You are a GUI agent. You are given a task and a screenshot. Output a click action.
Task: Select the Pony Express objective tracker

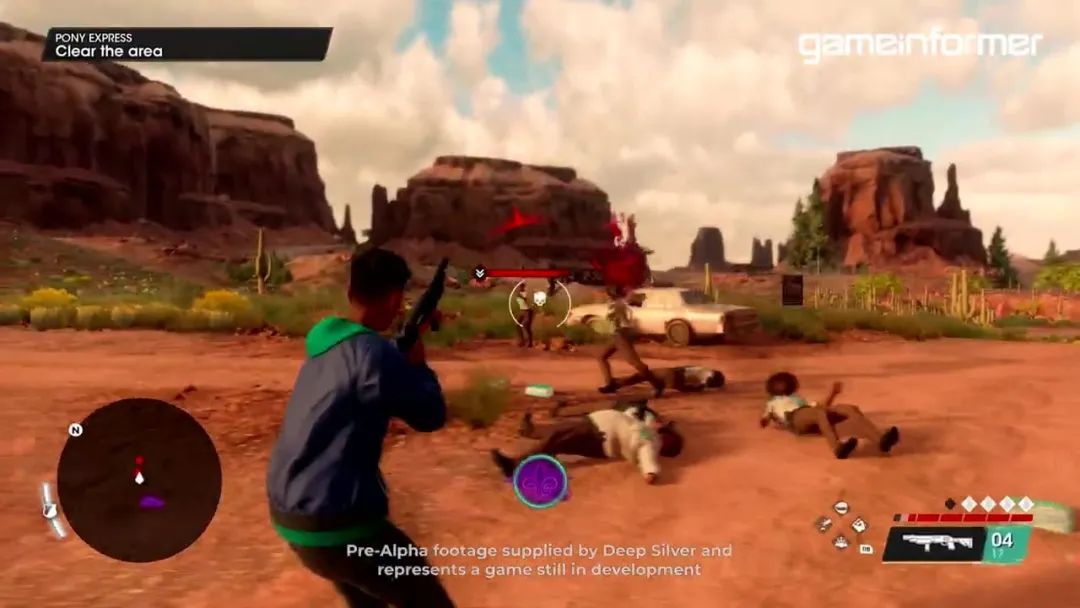tap(187, 44)
